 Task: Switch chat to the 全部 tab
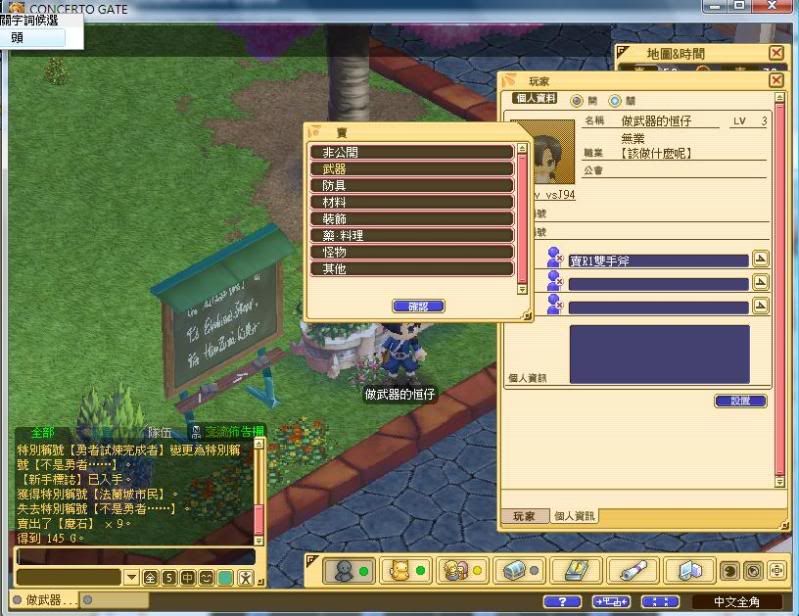43,433
